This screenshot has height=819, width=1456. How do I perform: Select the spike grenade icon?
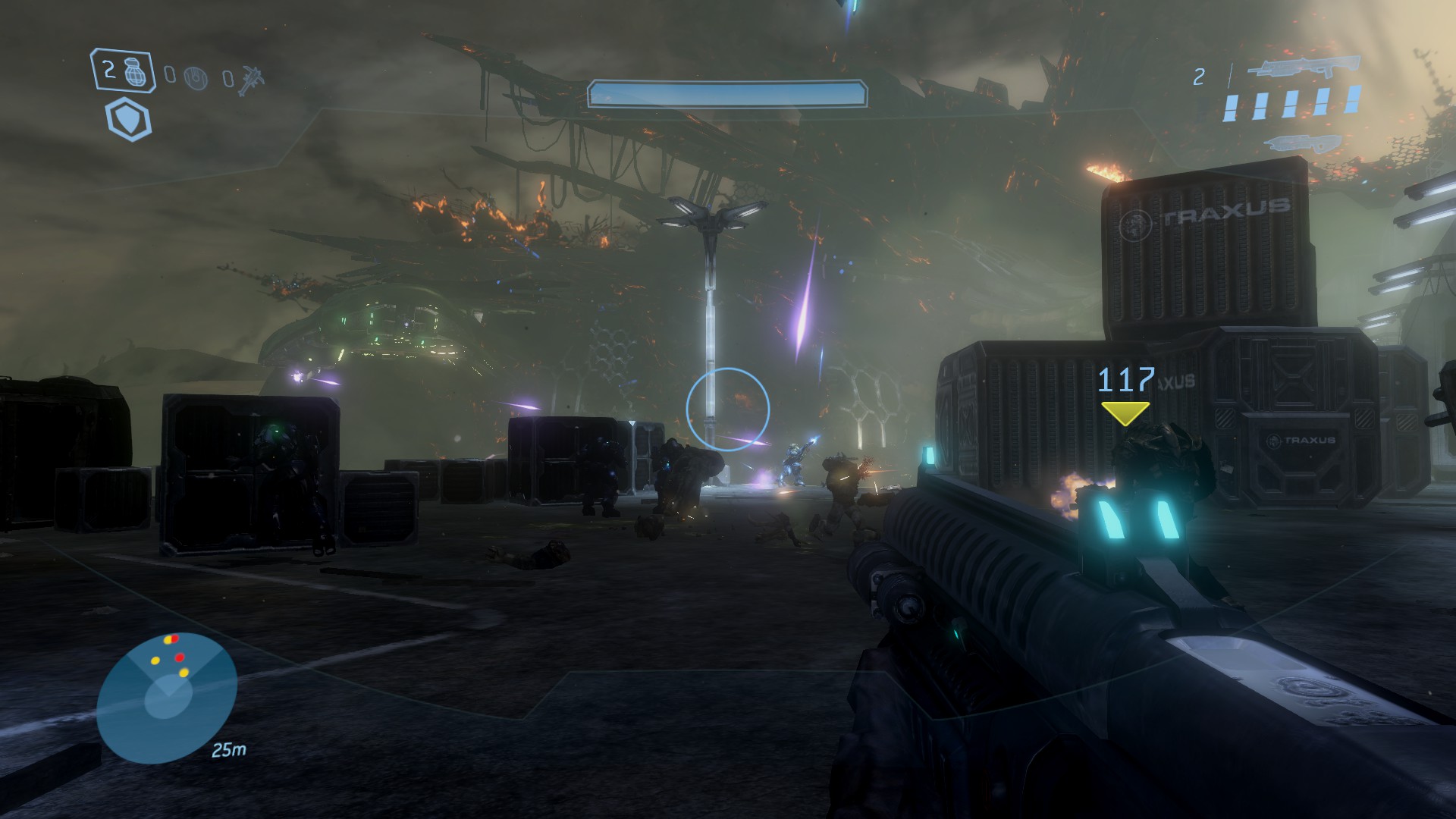tap(251, 77)
